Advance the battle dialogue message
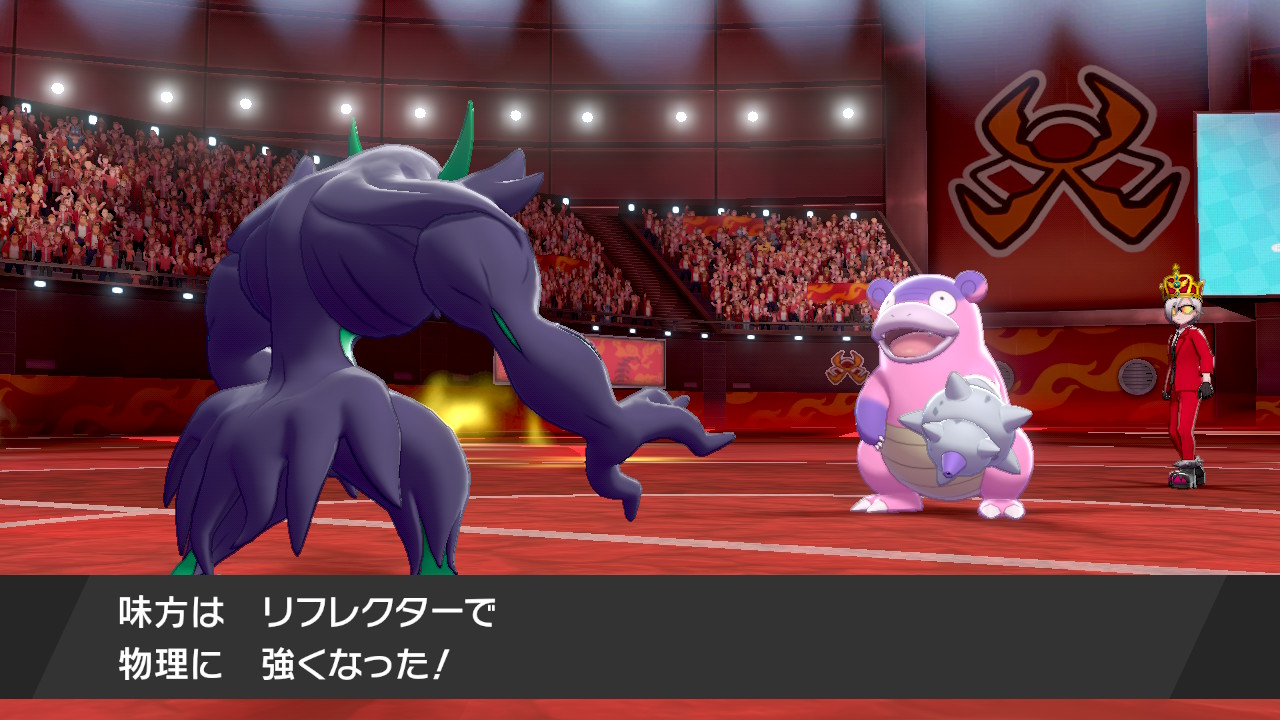 tap(640, 640)
